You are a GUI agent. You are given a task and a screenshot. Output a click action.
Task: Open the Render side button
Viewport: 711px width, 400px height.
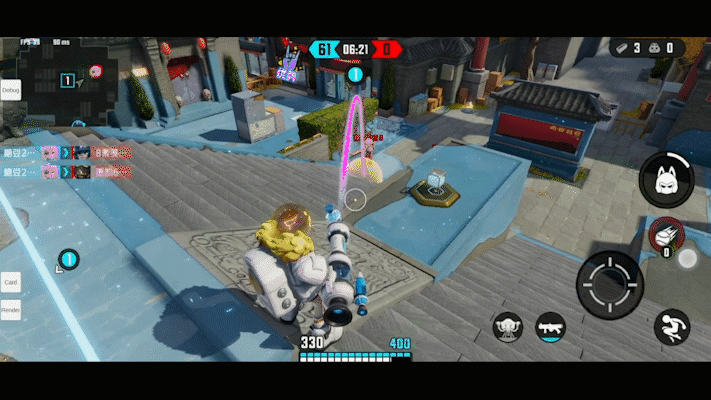(x=11, y=311)
